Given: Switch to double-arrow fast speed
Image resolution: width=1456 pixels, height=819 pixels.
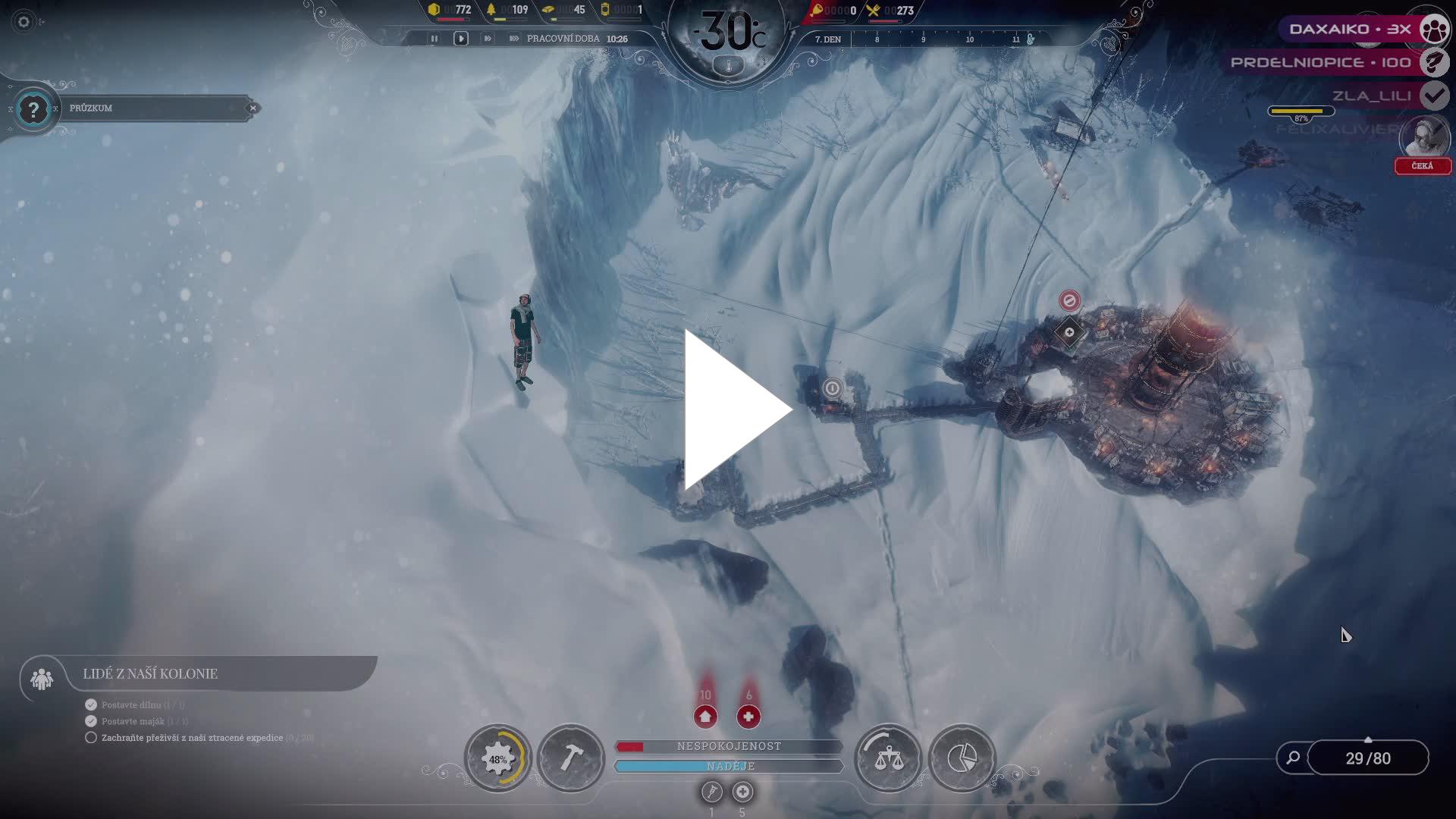Looking at the screenshot, I should [488, 39].
